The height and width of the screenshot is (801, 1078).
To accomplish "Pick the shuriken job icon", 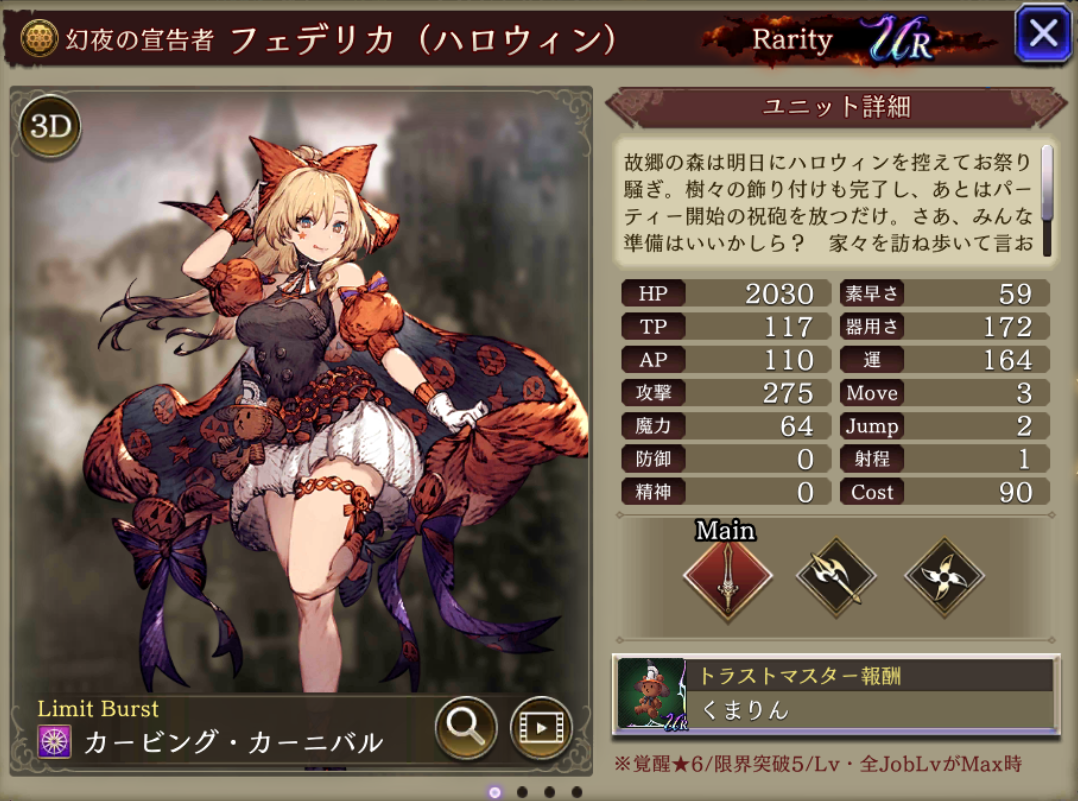I will [x=944, y=577].
